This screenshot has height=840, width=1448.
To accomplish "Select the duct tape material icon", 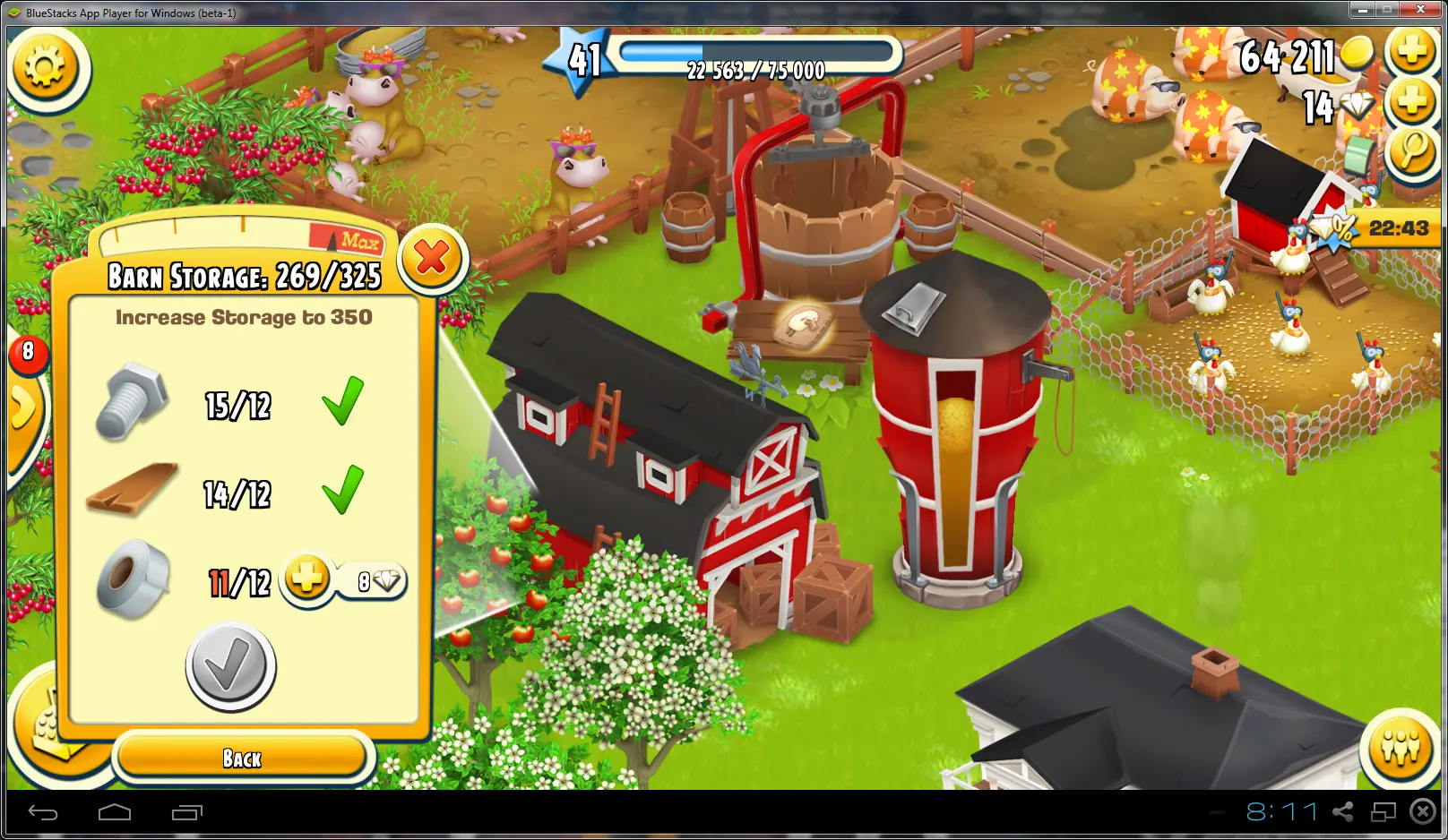I will tap(133, 579).
